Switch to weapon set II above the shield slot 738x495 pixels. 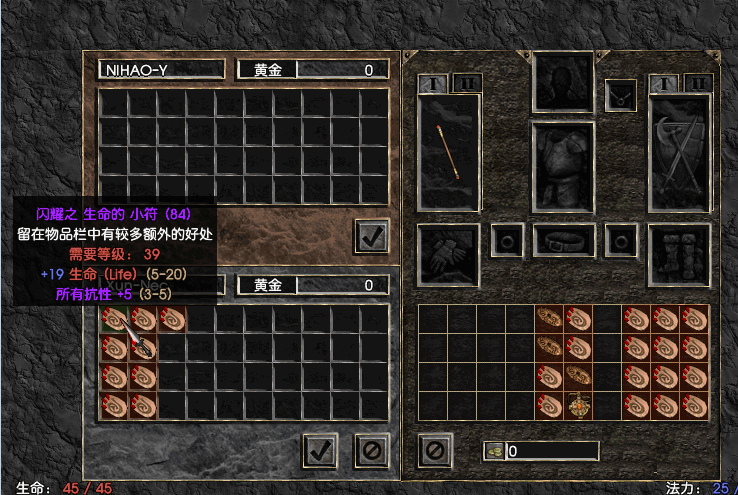pyautogui.click(x=698, y=83)
